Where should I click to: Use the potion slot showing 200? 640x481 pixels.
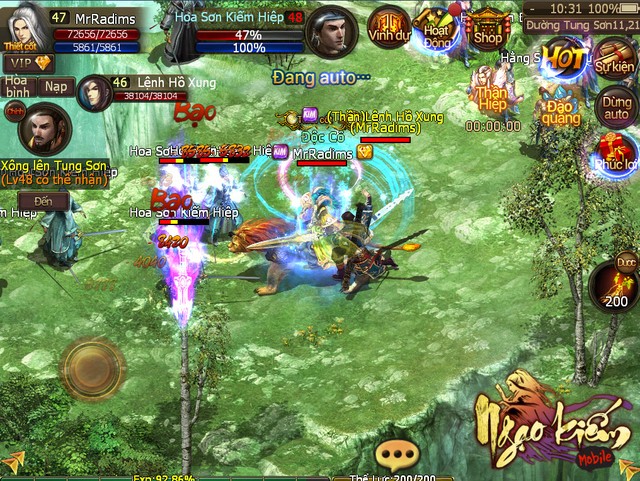pos(613,285)
